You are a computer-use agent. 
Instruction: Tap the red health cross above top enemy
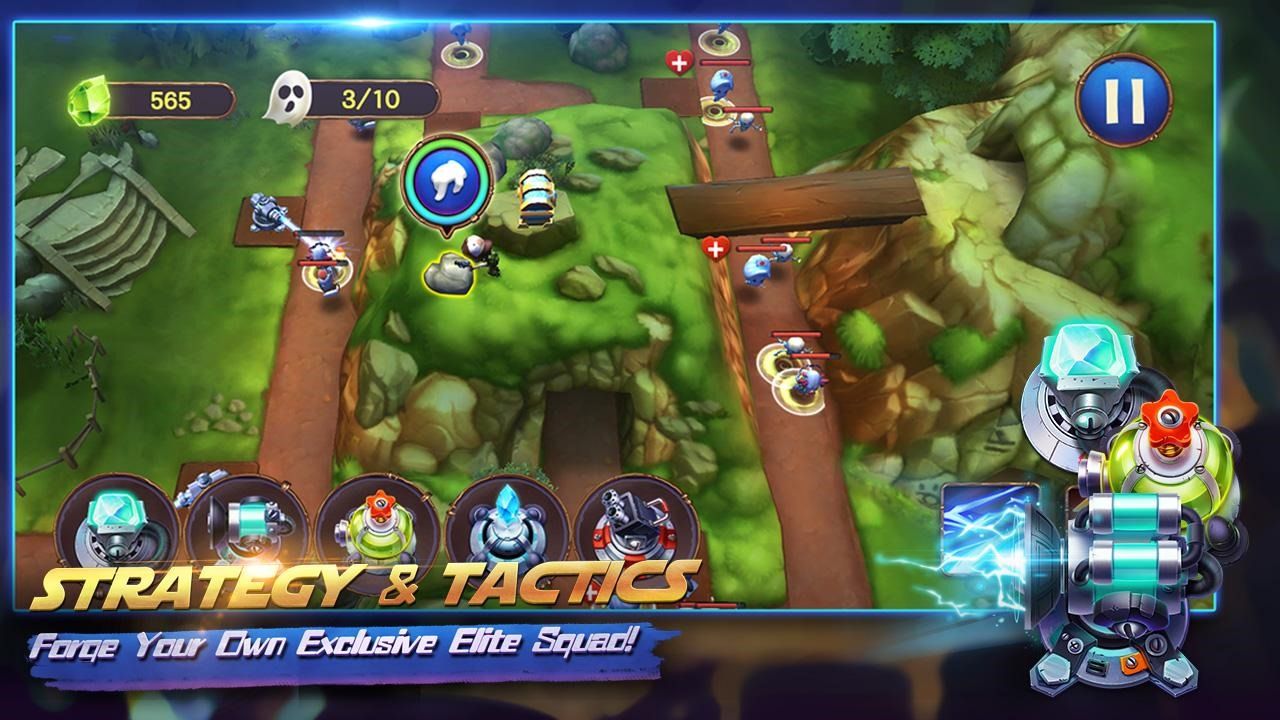tap(679, 63)
